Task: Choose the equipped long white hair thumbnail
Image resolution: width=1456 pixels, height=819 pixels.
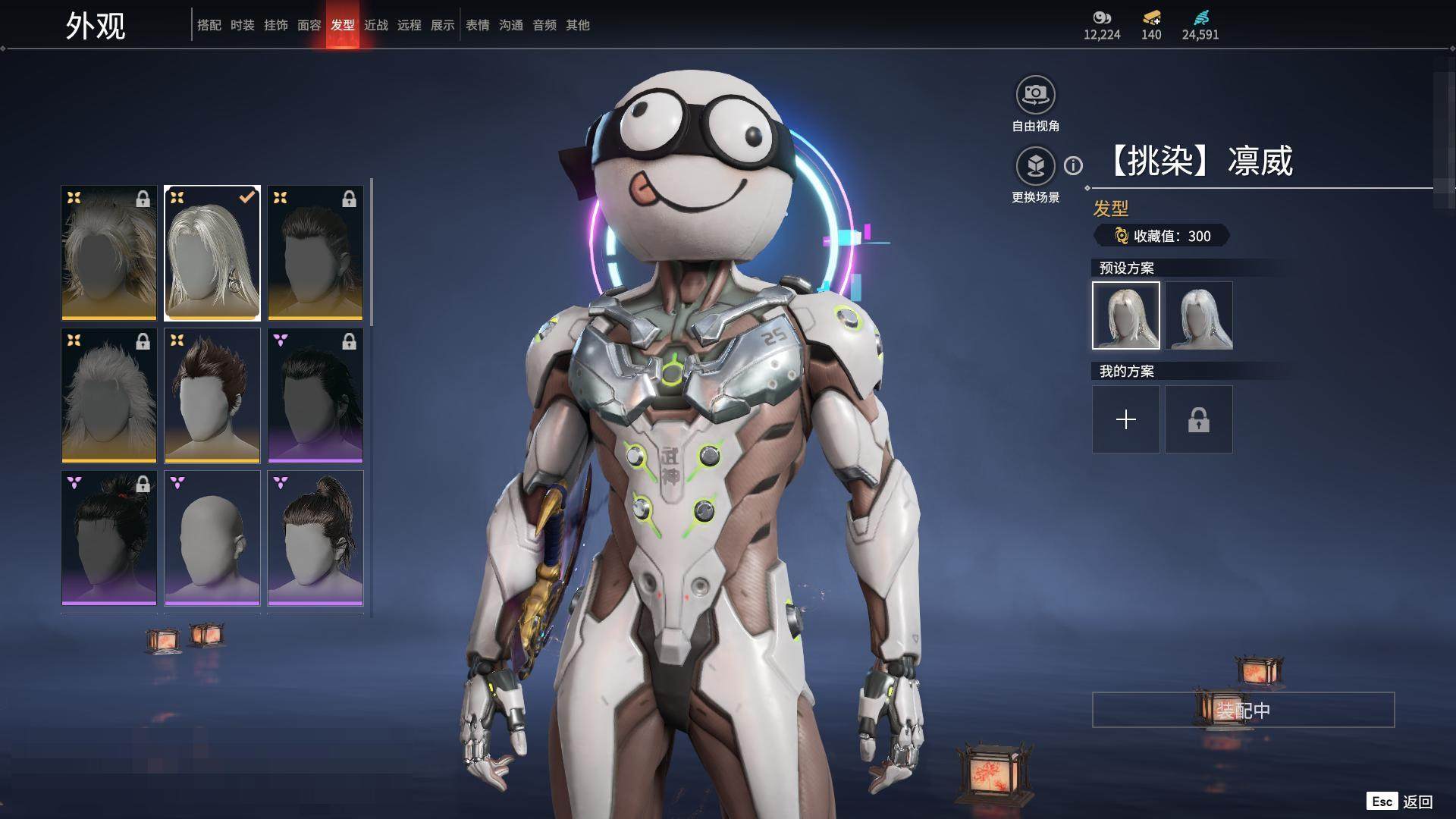Action: pos(212,253)
